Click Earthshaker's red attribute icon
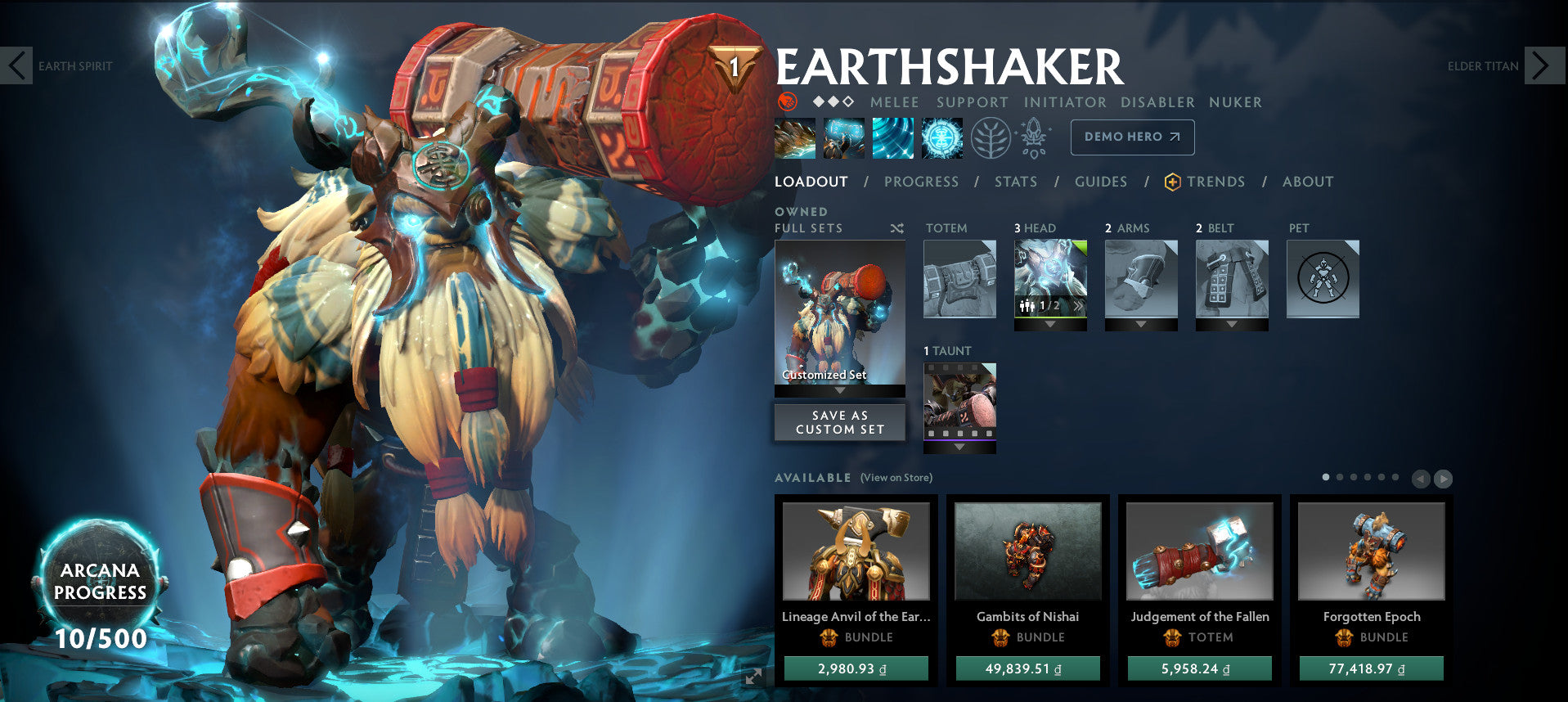Viewport: 1568px width, 702px height. [787, 101]
